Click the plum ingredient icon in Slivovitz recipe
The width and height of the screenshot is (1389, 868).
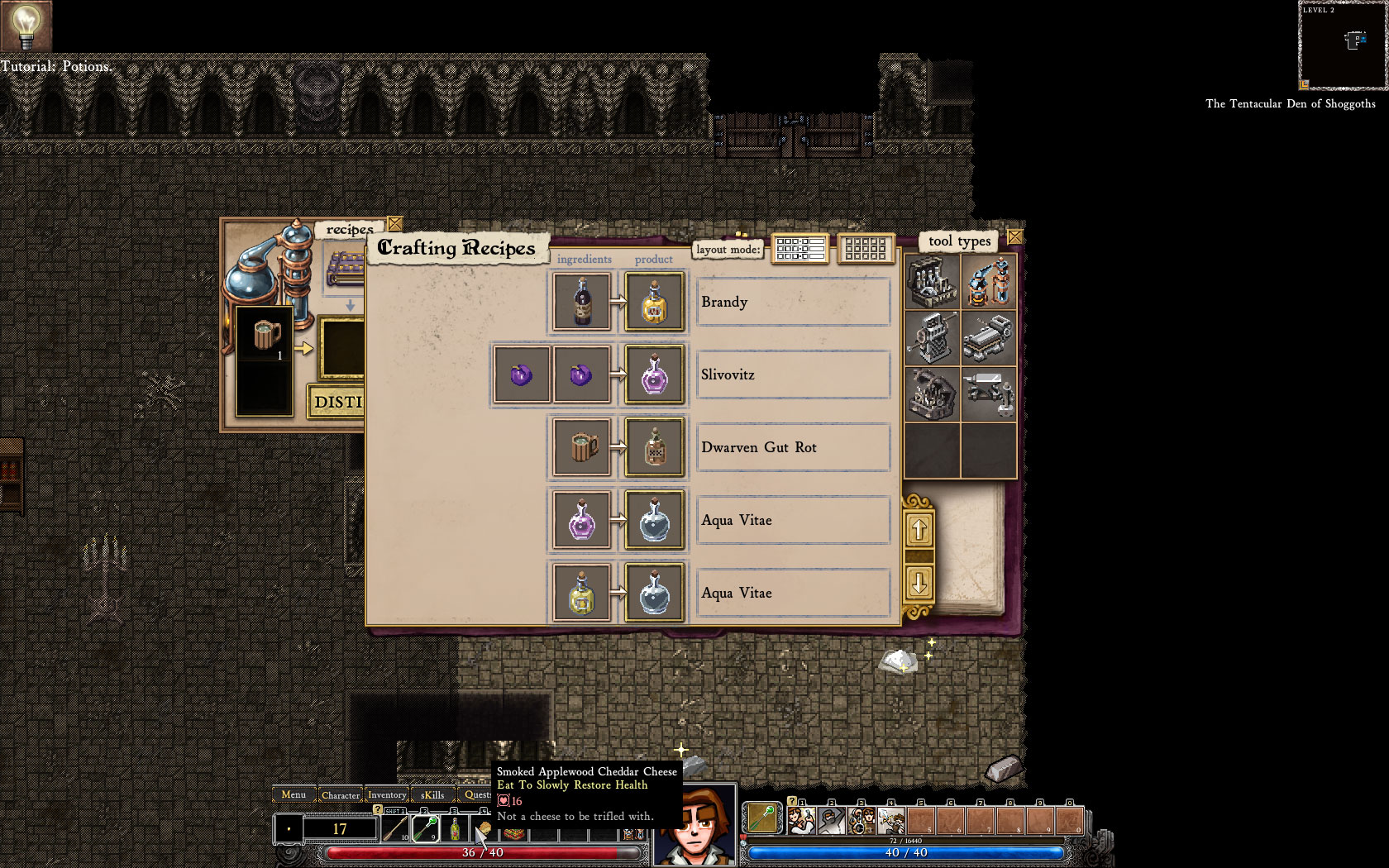pyautogui.click(x=522, y=374)
